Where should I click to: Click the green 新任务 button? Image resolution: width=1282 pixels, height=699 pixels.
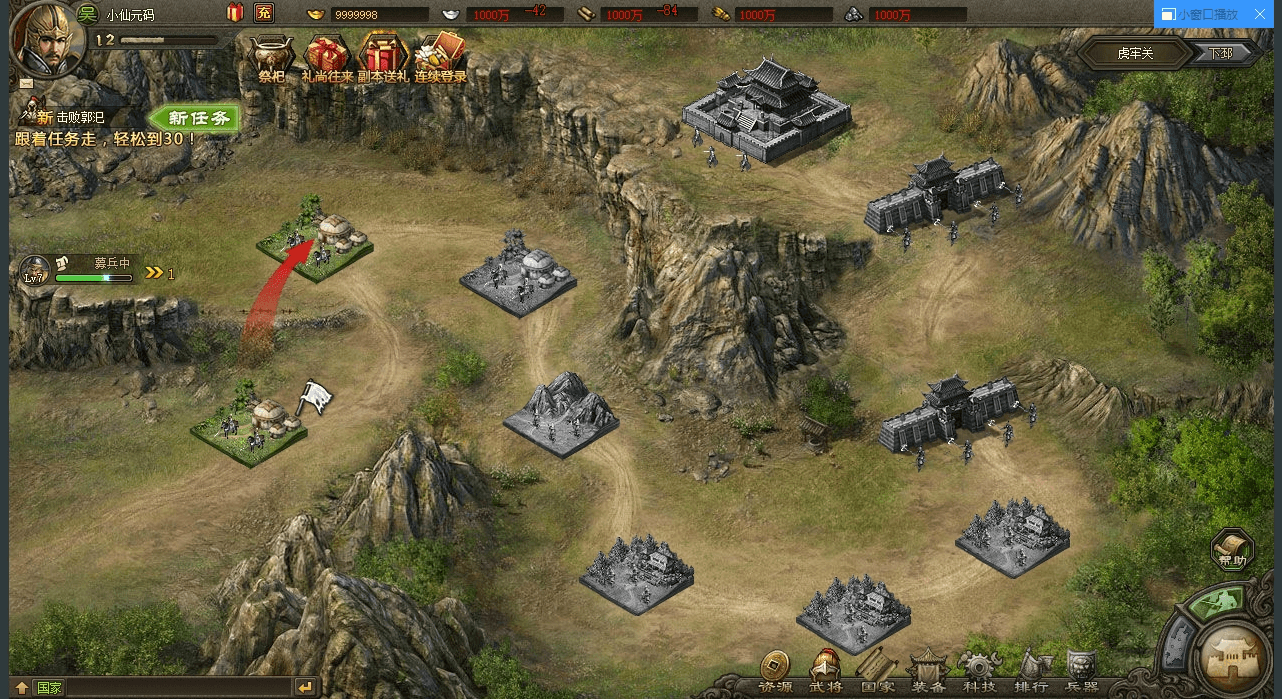tap(198, 119)
